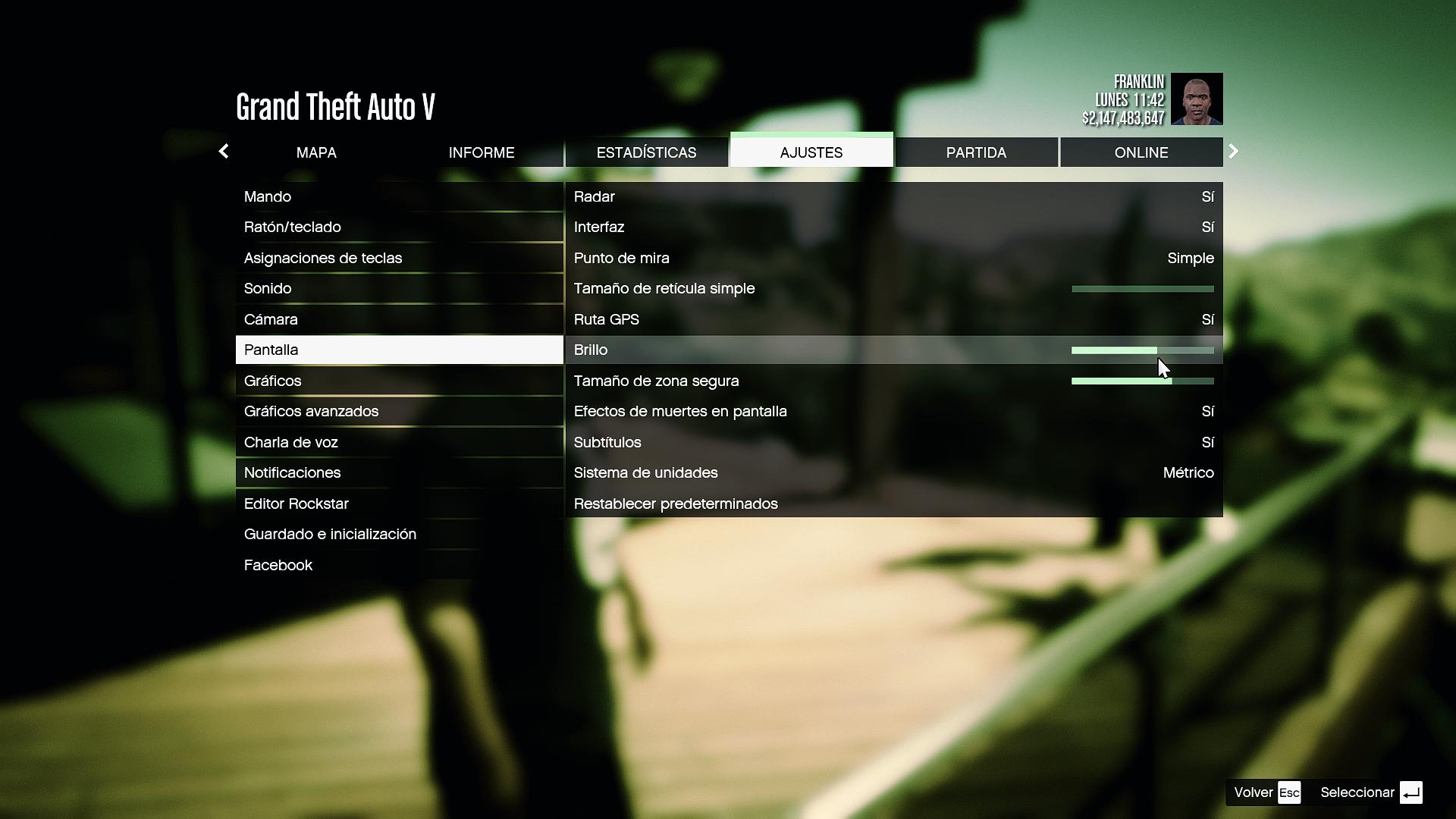The height and width of the screenshot is (819, 1456).
Task: Click the Franklin character portrait
Action: coord(1197,99)
